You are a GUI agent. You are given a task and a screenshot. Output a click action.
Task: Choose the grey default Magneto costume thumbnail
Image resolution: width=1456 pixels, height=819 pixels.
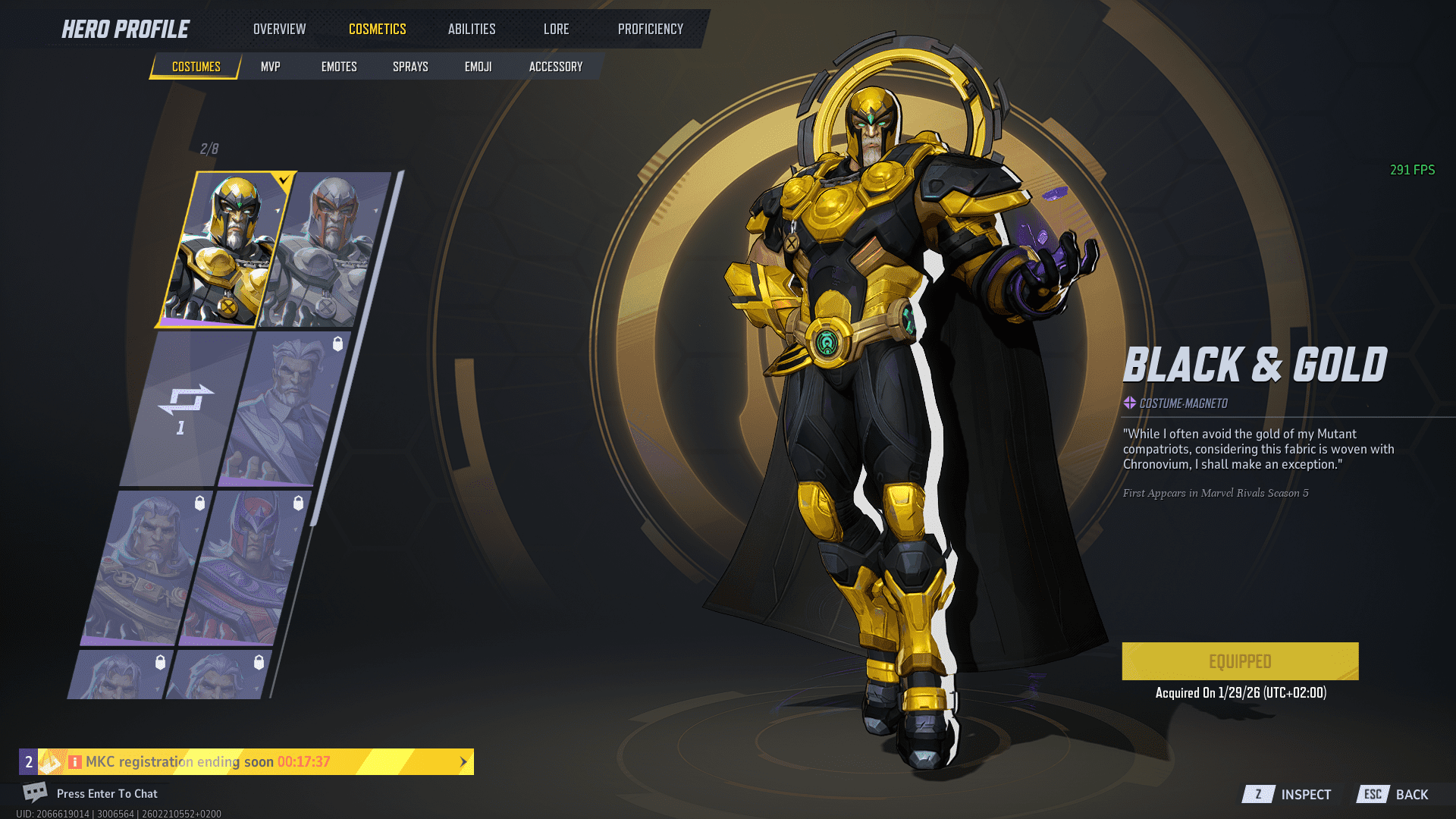328,249
